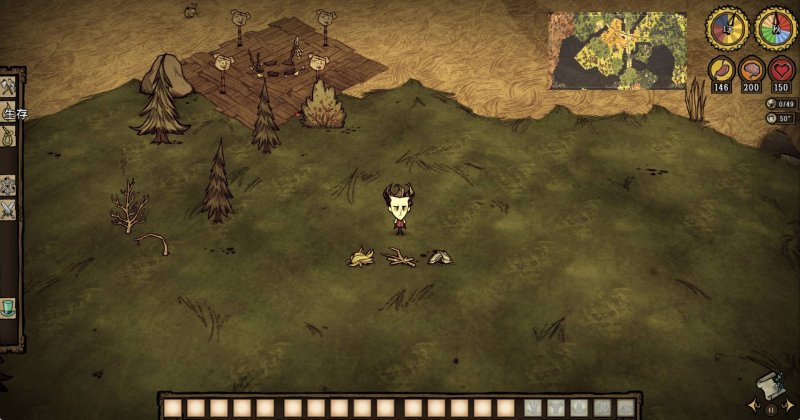Image resolution: width=800 pixels, height=420 pixels.
Task: Click the colorful season clock
Action: click(775, 28)
